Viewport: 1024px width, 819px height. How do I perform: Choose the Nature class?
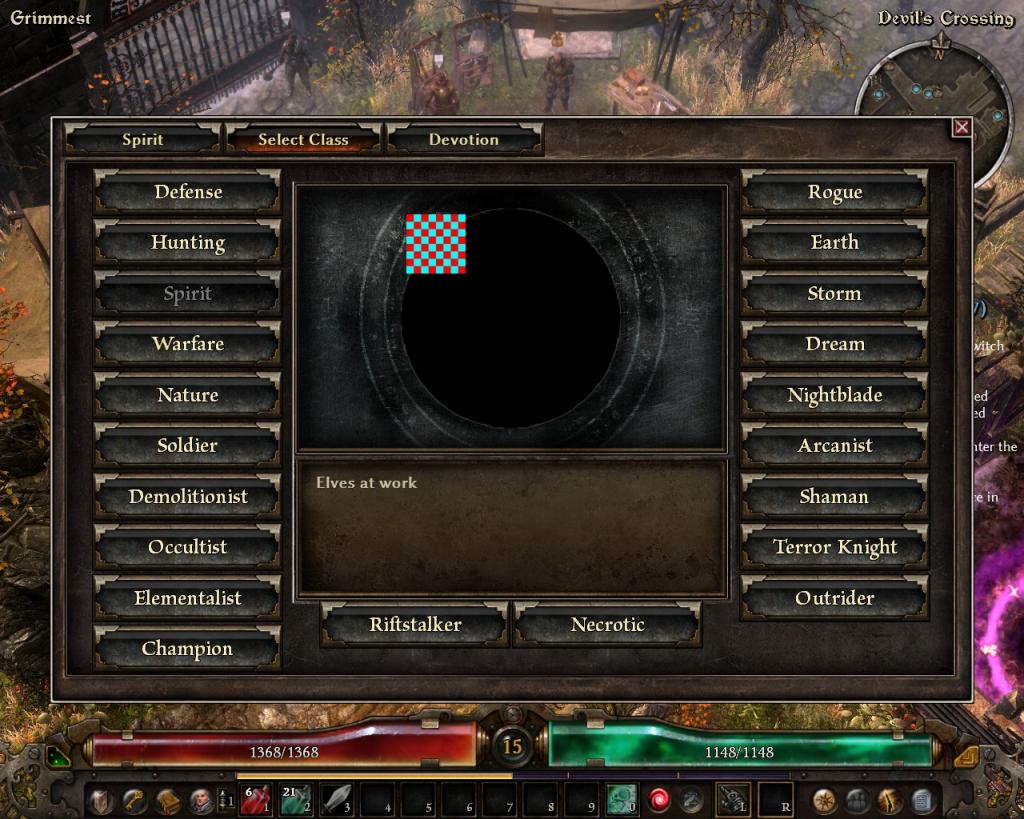[x=187, y=395]
